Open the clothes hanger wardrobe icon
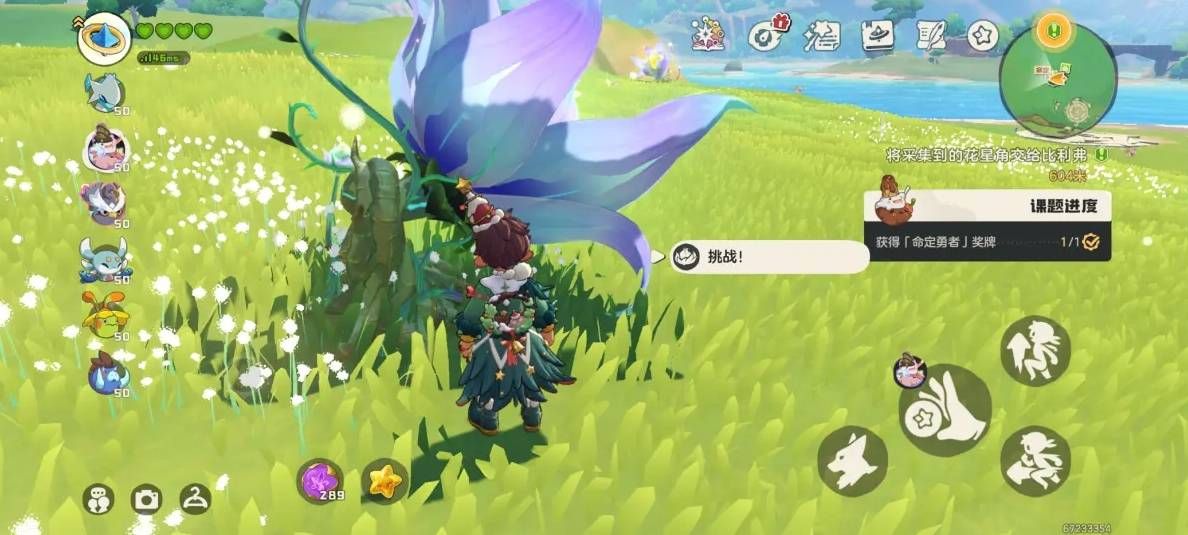Viewport: 1188px width, 535px height. (x=194, y=498)
